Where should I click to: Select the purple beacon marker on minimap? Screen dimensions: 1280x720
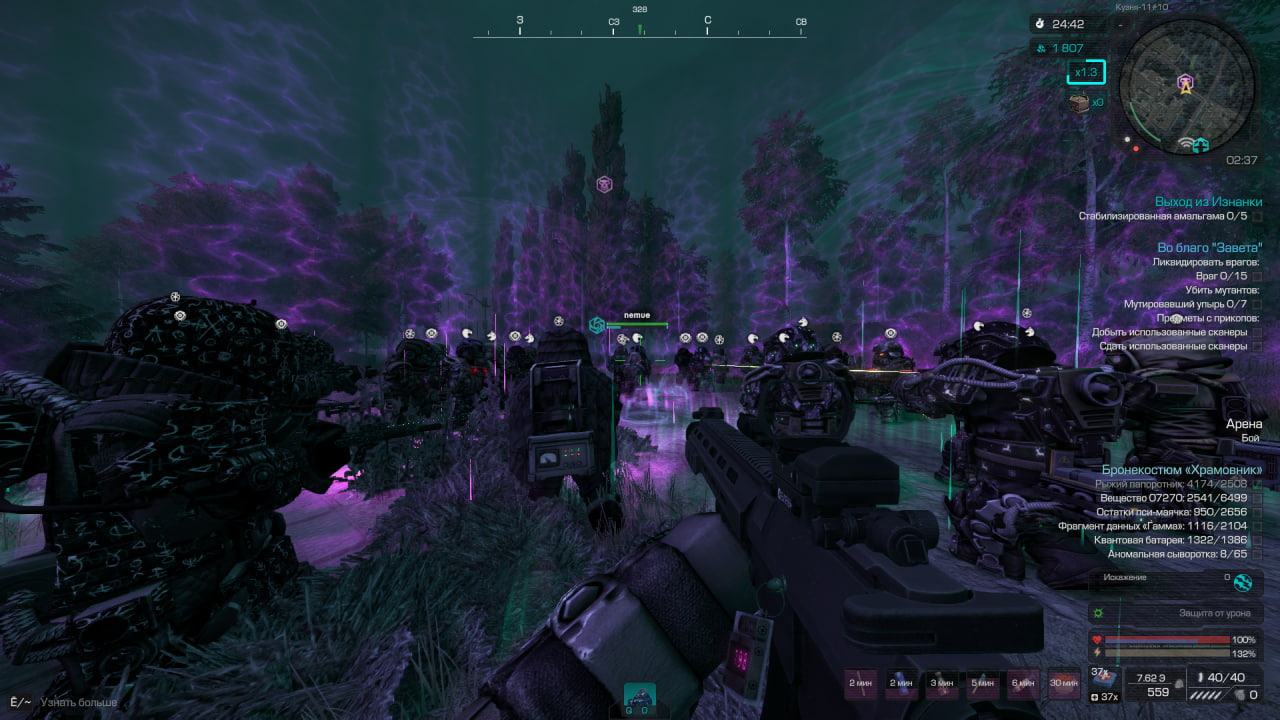tap(1185, 82)
